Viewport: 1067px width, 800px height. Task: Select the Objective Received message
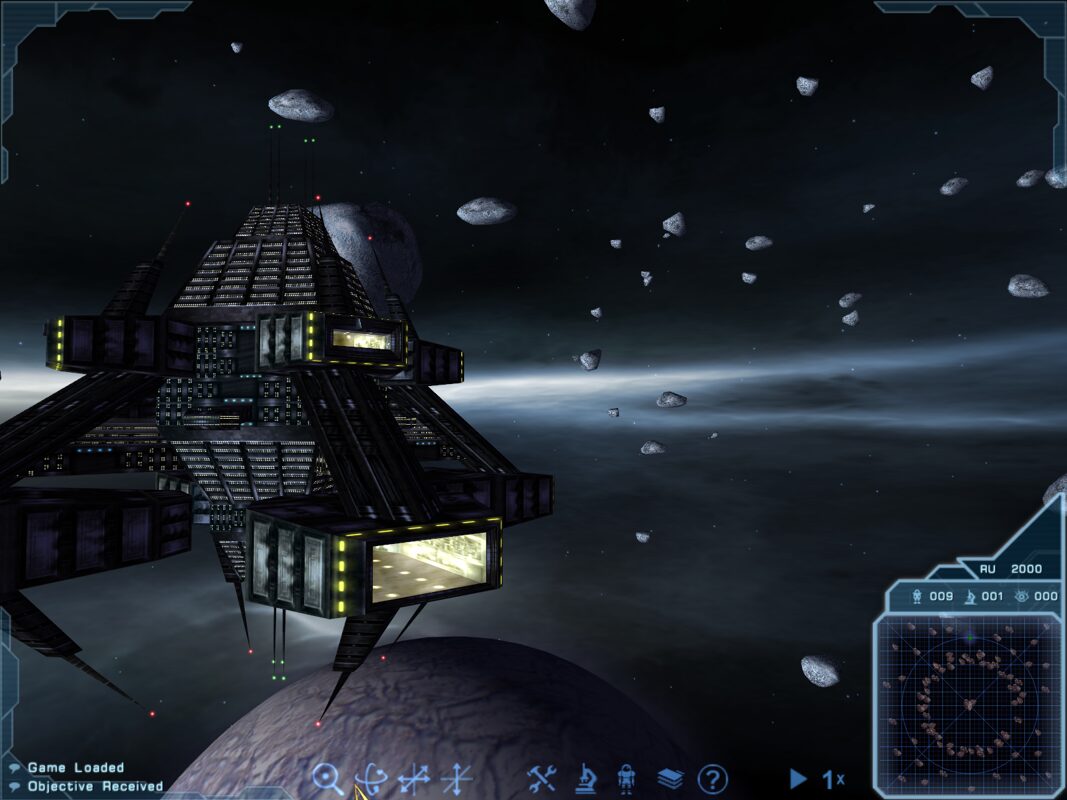95,786
